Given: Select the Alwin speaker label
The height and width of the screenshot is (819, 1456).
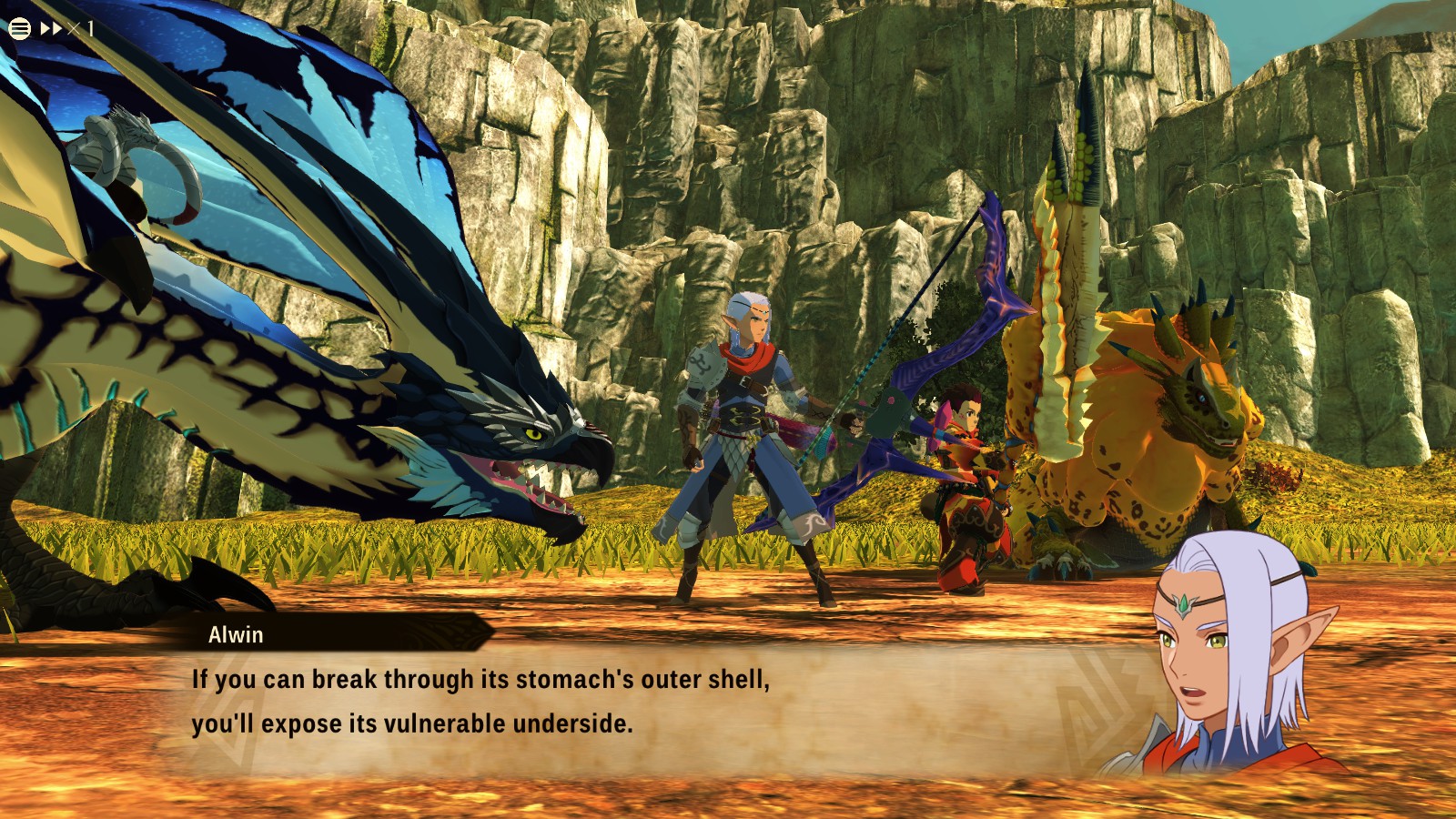Looking at the screenshot, I should (237, 636).
